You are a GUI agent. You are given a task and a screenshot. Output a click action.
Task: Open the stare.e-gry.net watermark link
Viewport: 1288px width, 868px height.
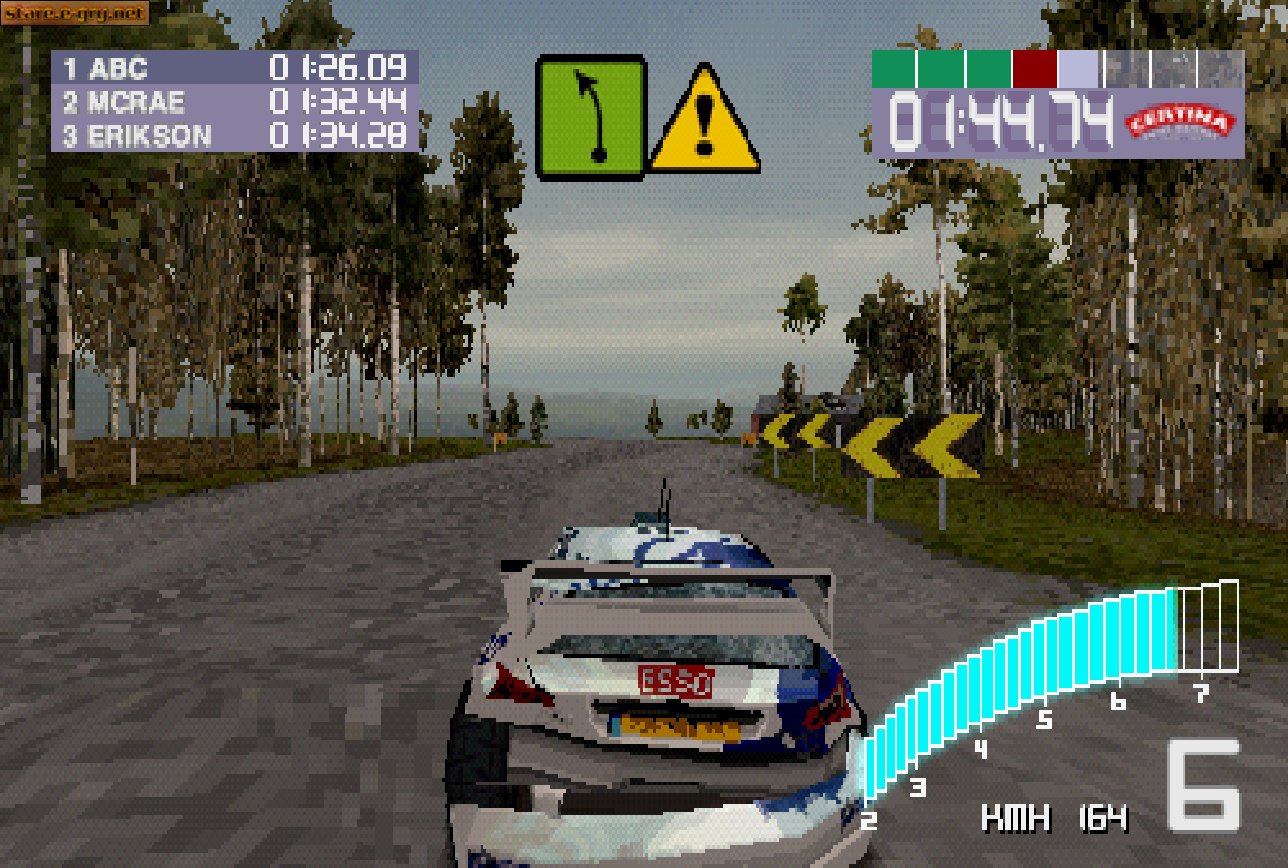point(73,14)
